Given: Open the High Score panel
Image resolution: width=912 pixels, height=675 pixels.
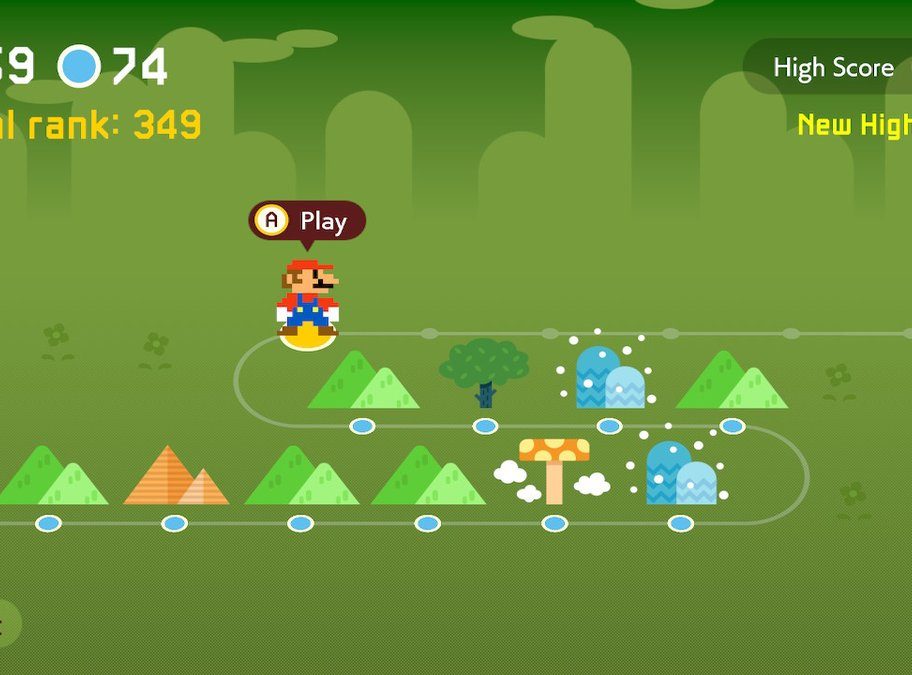Looking at the screenshot, I should [832, 68].
